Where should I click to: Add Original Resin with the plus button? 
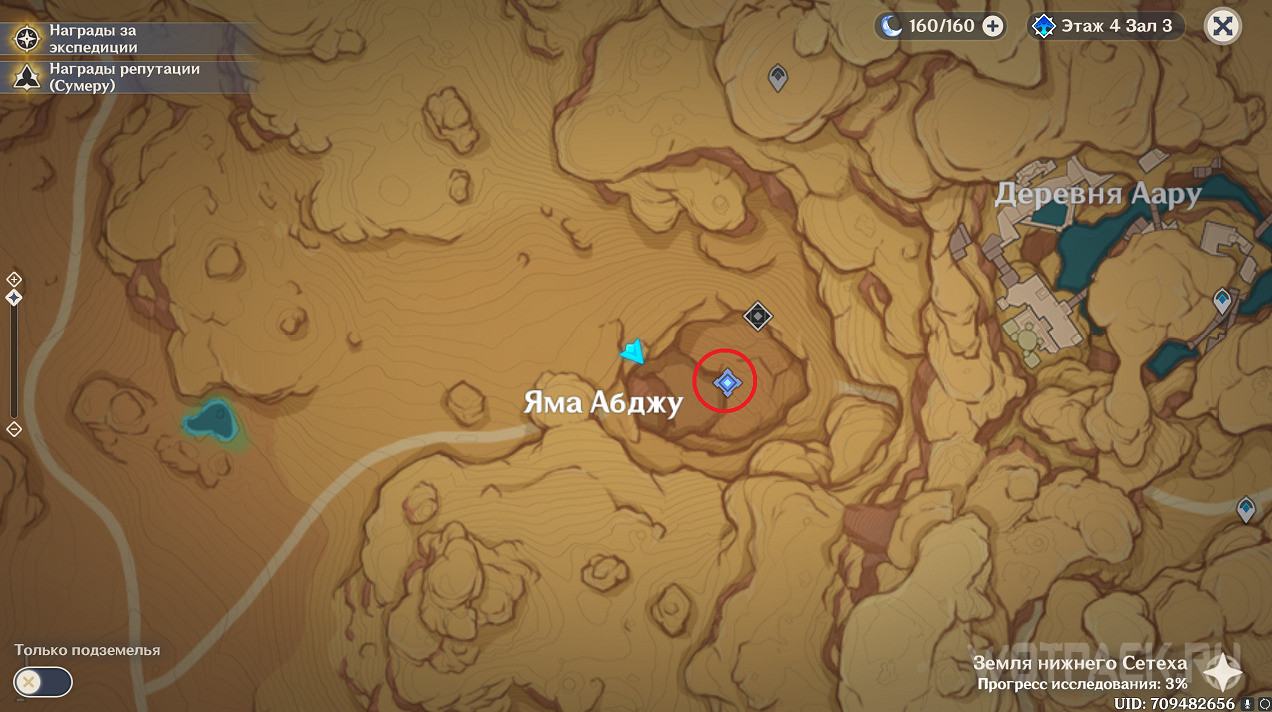pyautogui.click(x=993, y=26)
